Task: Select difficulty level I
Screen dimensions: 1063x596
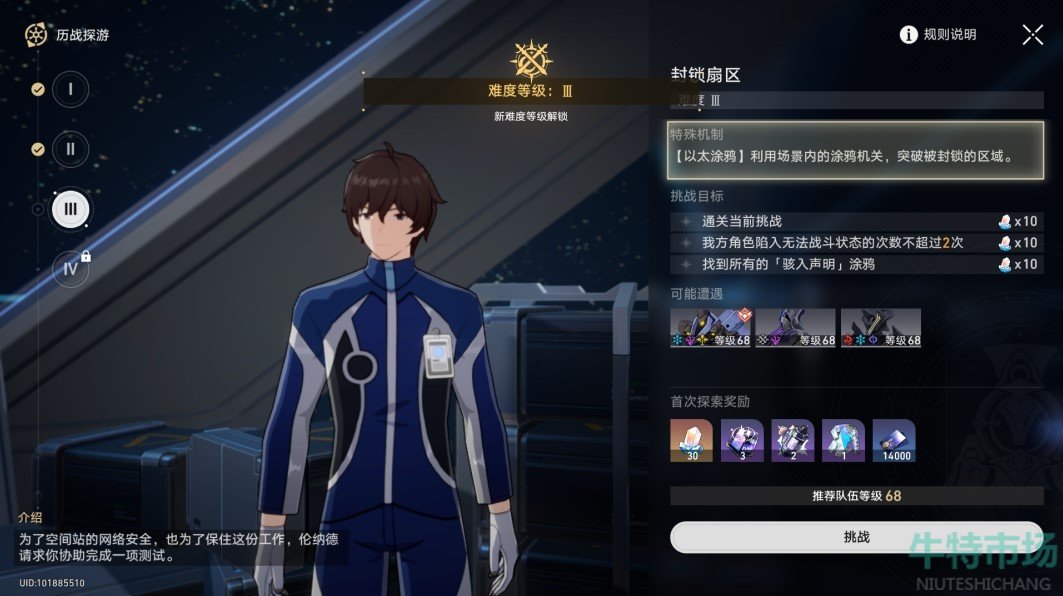Action: 70,89
